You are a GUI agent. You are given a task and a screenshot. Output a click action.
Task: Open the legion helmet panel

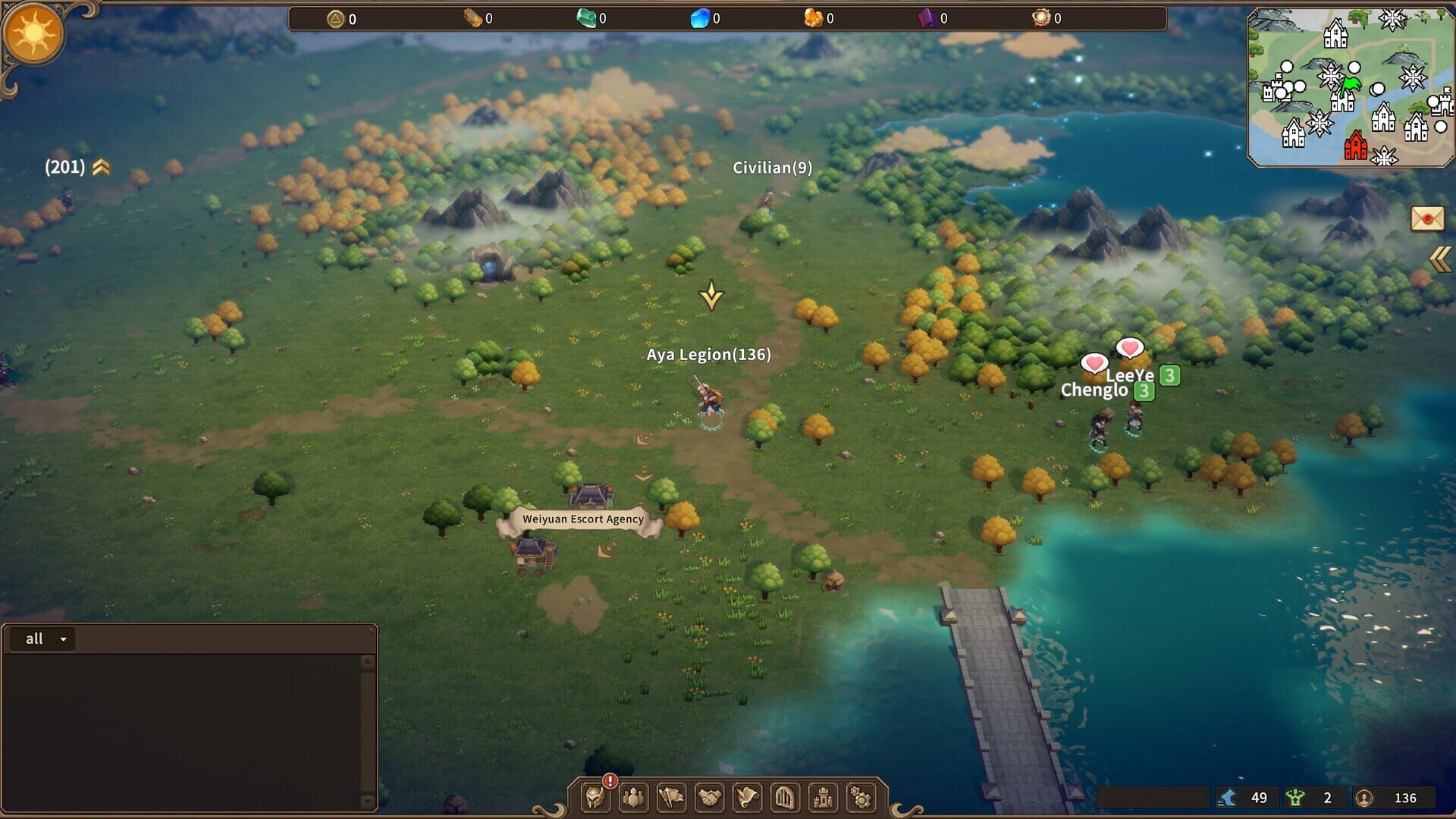pyautogui.click(x=597, y=798)
